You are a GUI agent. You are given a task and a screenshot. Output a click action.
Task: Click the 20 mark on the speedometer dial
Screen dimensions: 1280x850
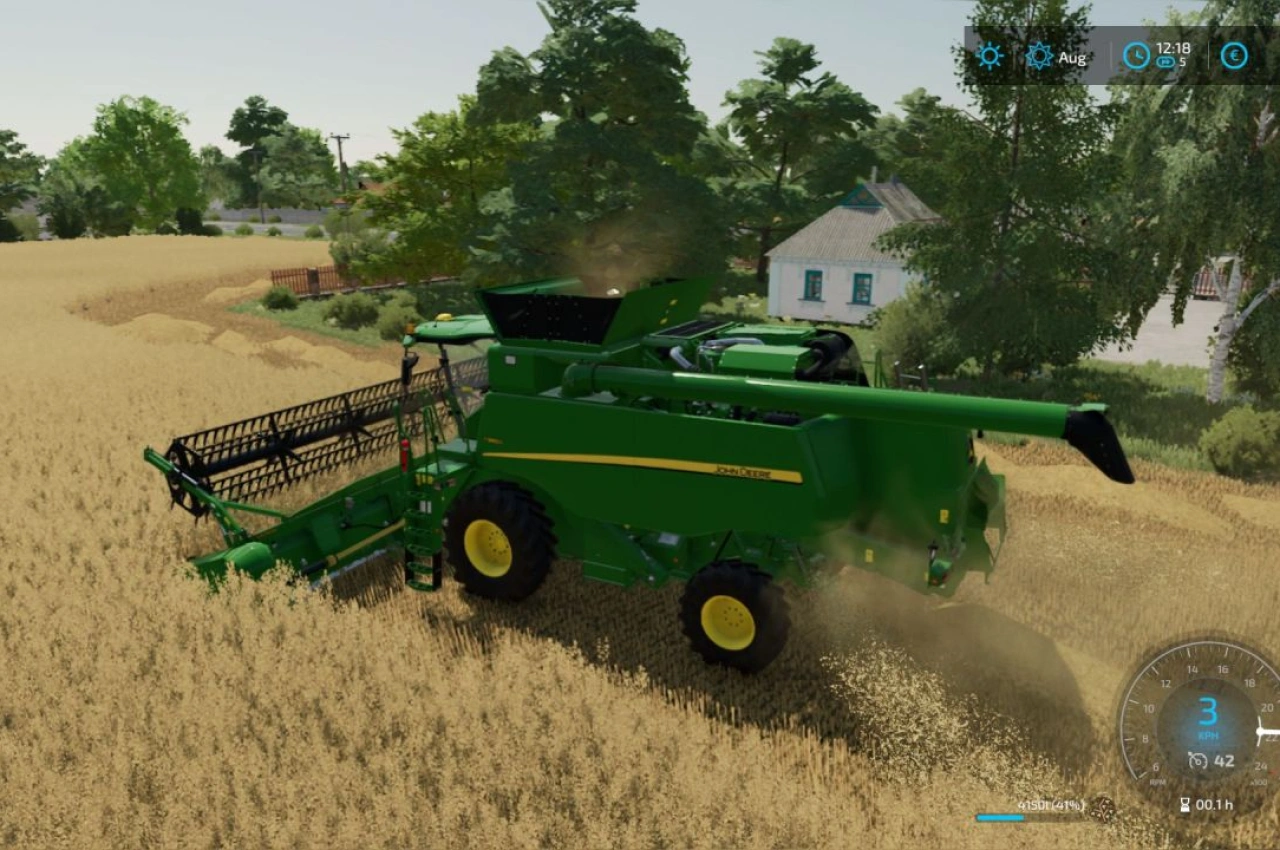pos(1266,707)
